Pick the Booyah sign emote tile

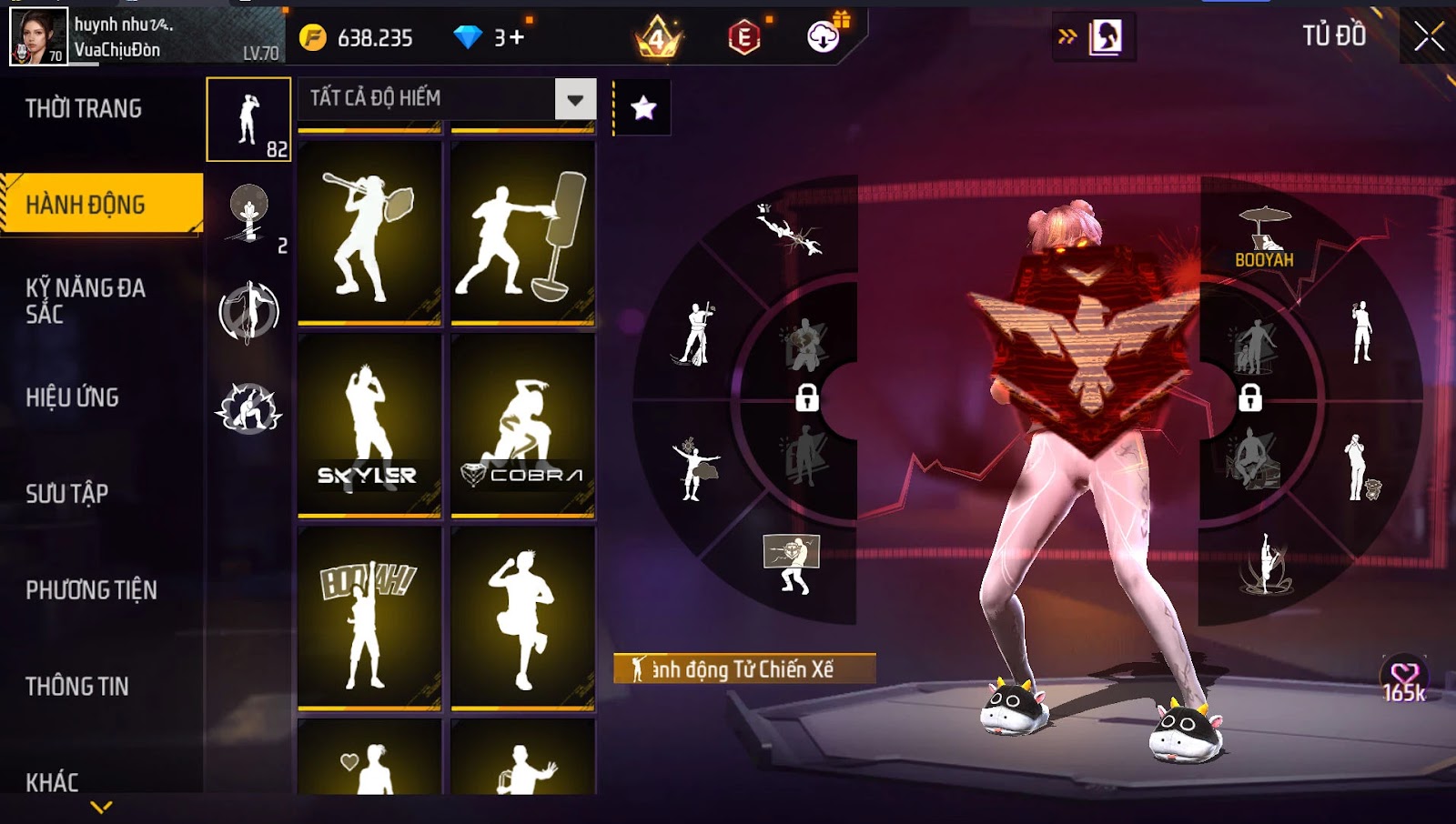click(369, 618)
